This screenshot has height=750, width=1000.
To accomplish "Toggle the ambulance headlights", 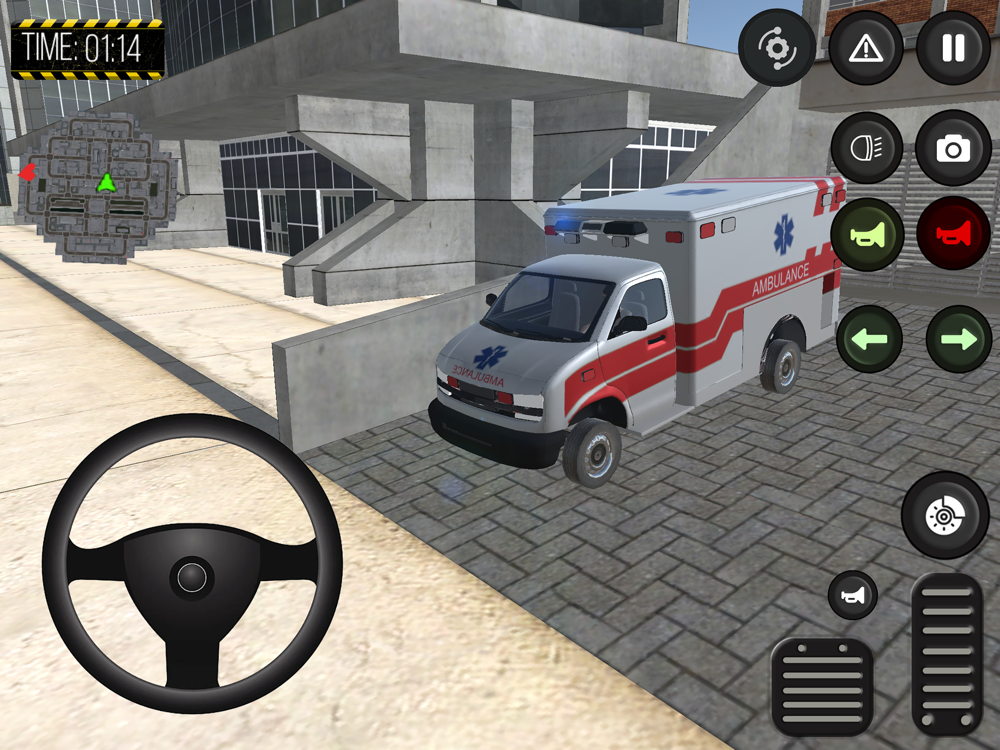I will pyautogui.click(x=866, y=148).
